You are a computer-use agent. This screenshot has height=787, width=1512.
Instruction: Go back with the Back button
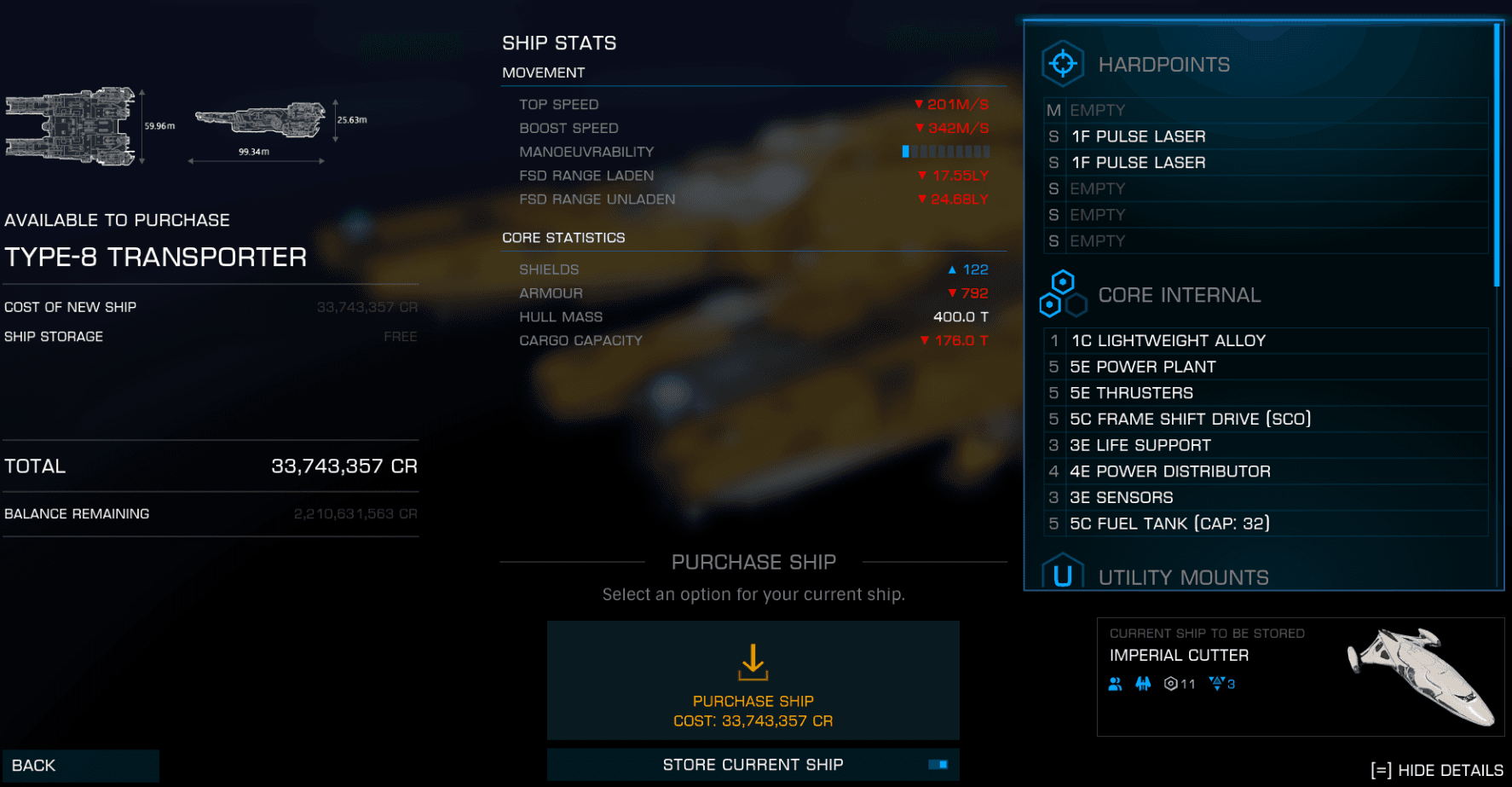point(81,766)
